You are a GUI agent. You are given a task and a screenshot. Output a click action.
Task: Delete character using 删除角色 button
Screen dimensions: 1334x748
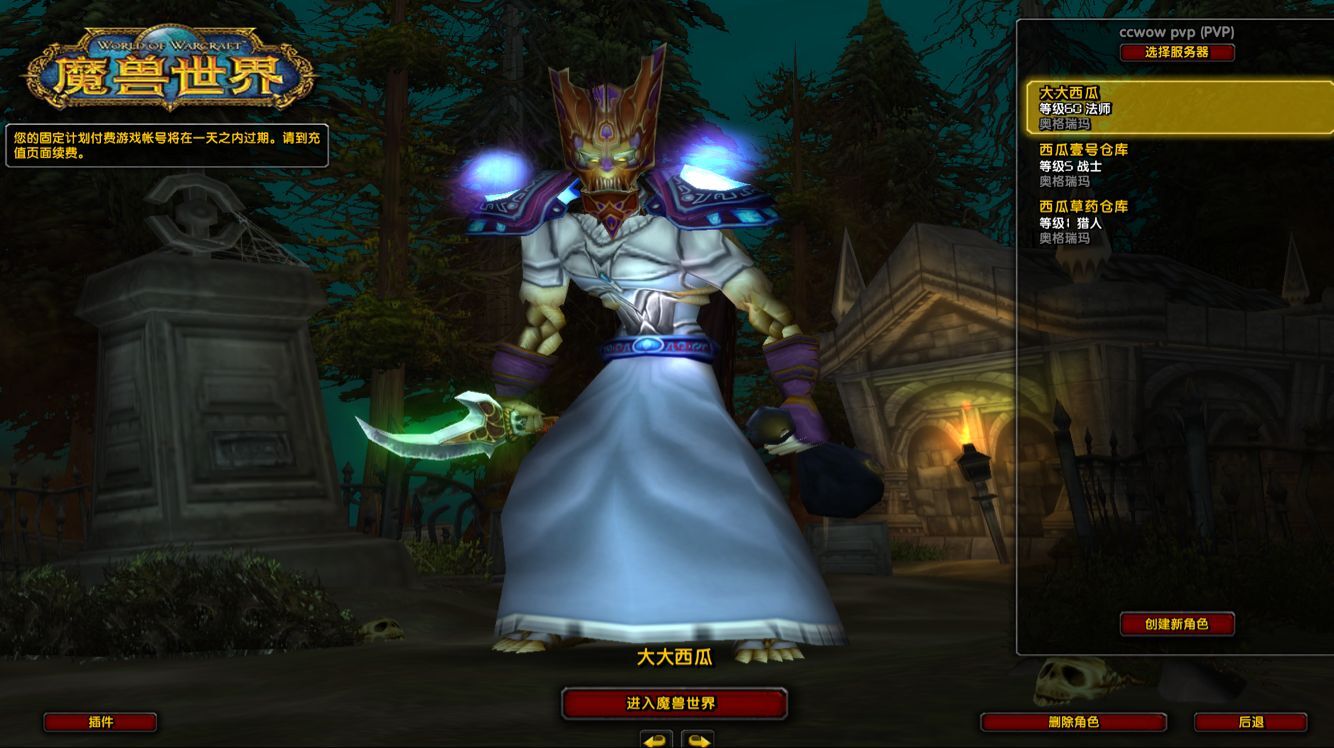[x=1073, y=722]
